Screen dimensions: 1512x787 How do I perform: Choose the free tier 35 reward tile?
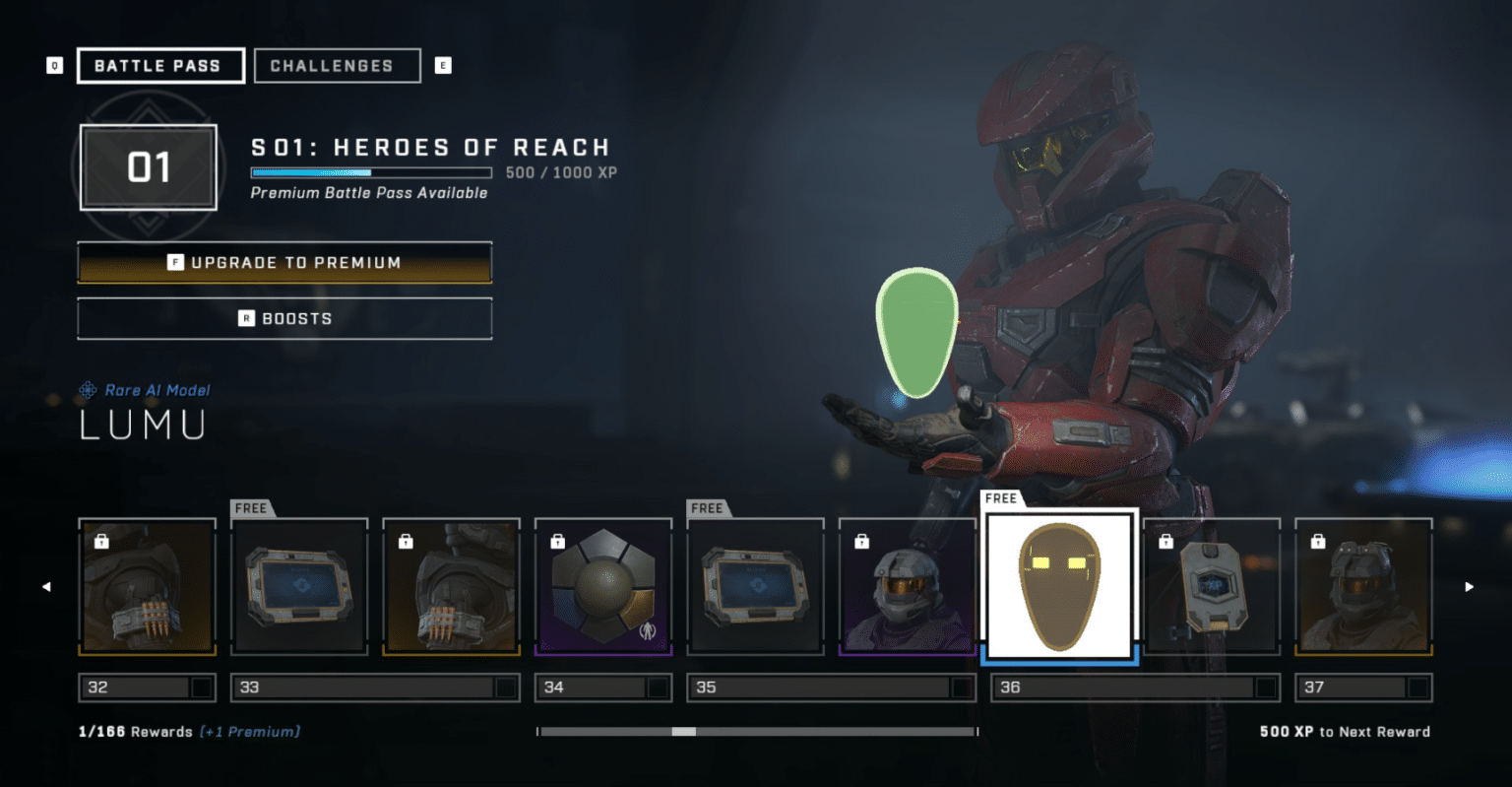point(755,586)
